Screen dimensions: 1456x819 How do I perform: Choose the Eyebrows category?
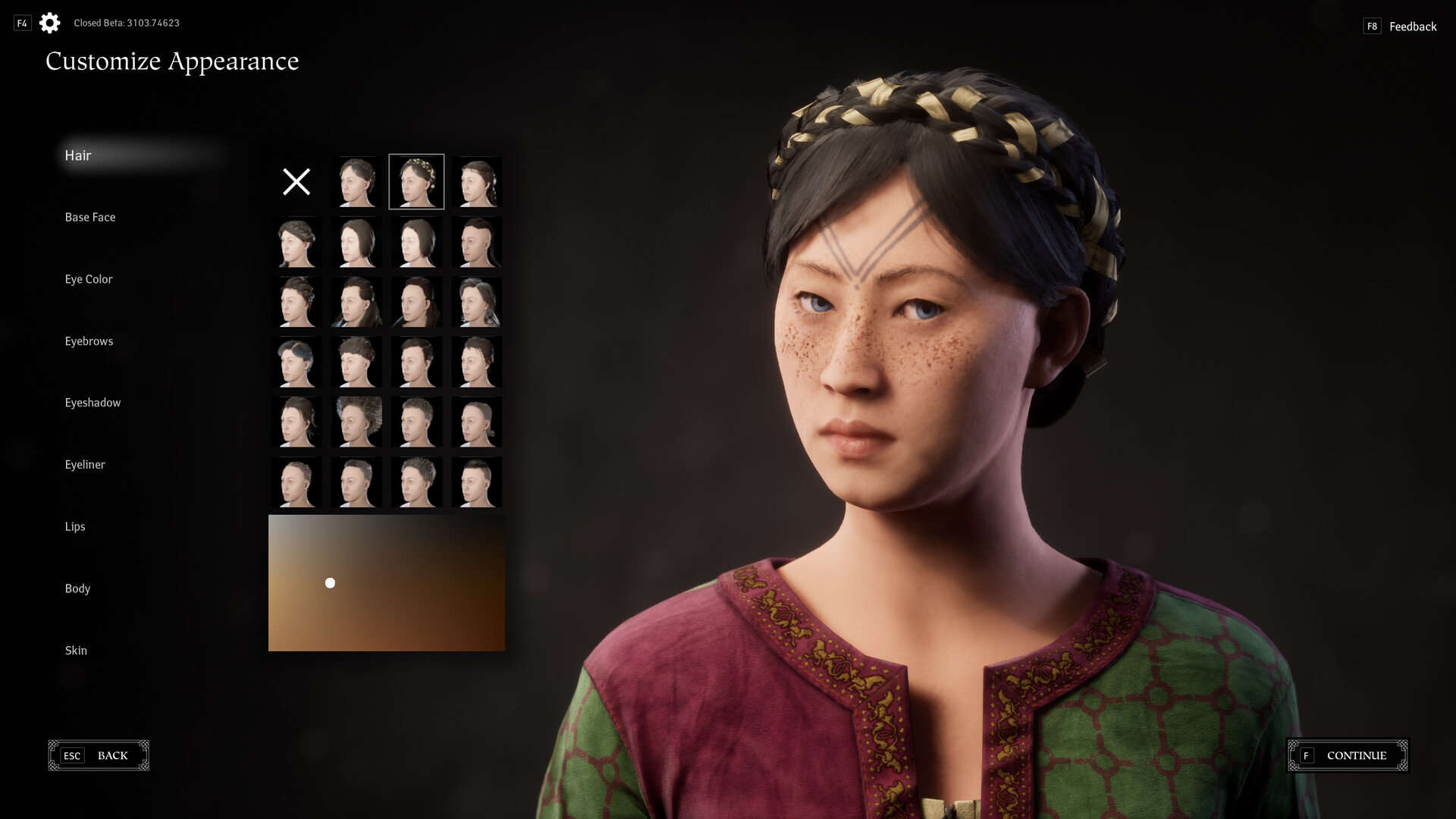[x=89, y=341]
